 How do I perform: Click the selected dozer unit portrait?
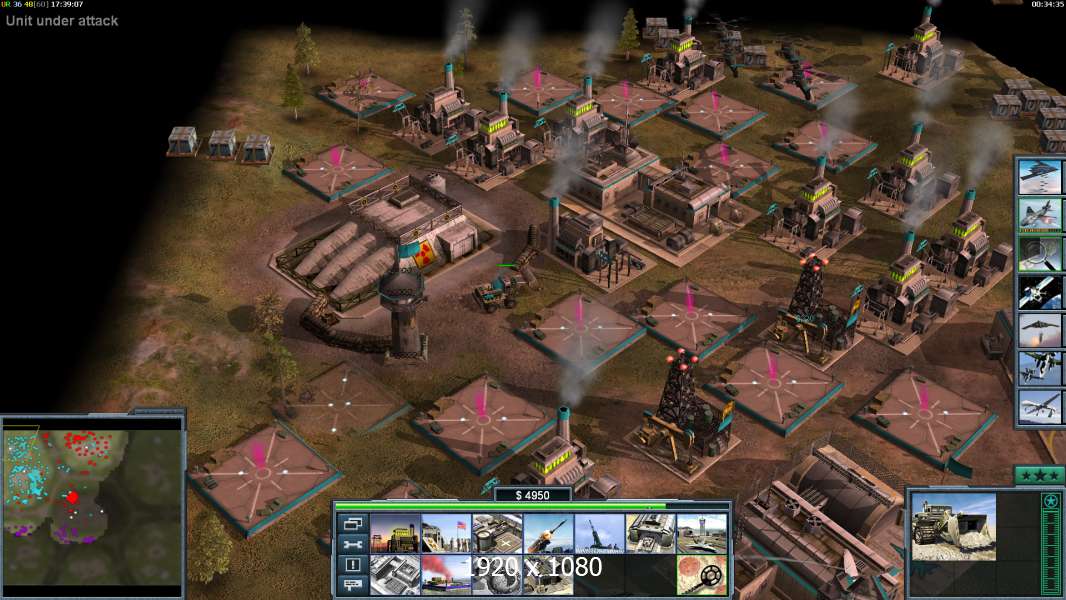[953, 526]
